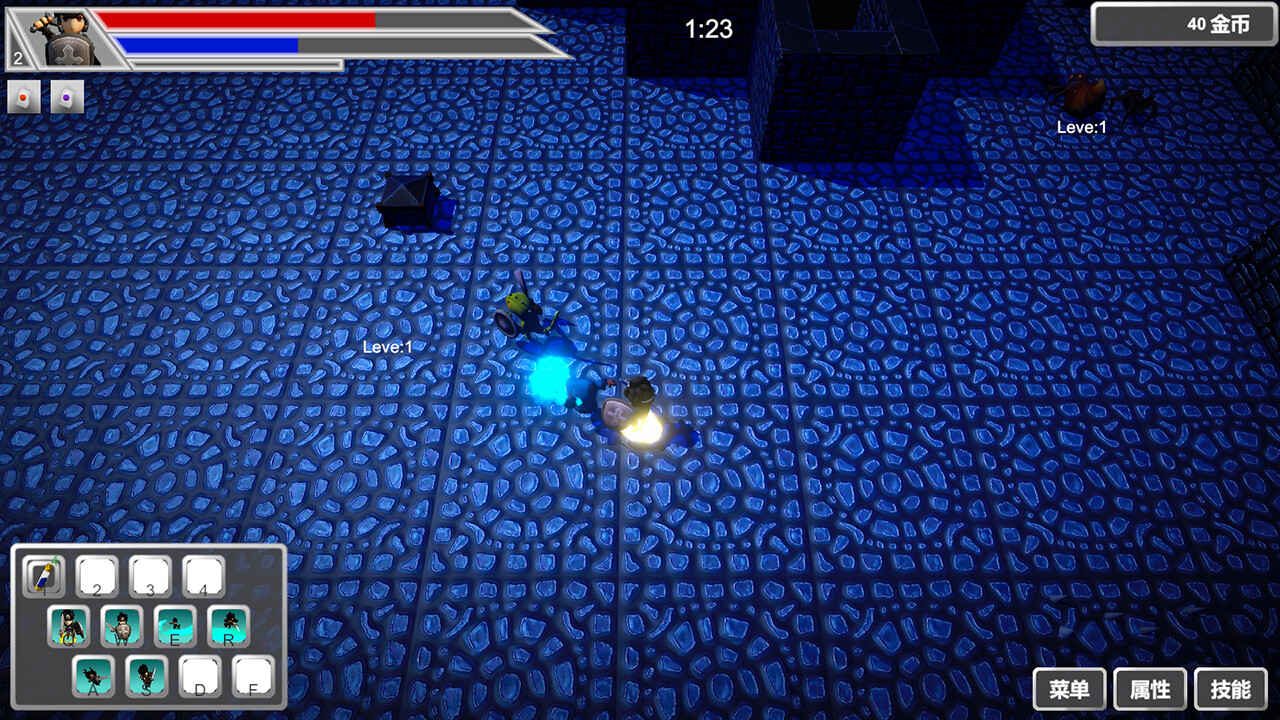Switch to the 属性 attributes panel
This screenshot has width=1280, height=720.
pos(1148,689)
